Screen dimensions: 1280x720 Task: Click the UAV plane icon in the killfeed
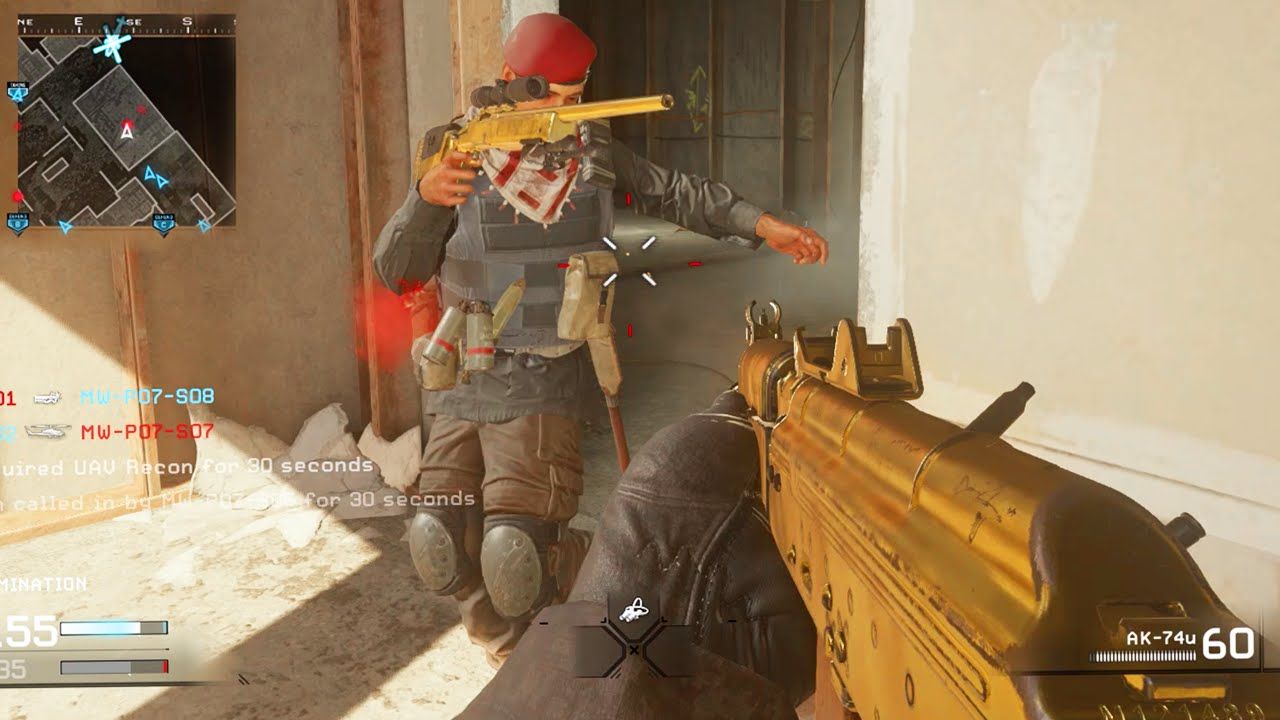tap(45, 398)
